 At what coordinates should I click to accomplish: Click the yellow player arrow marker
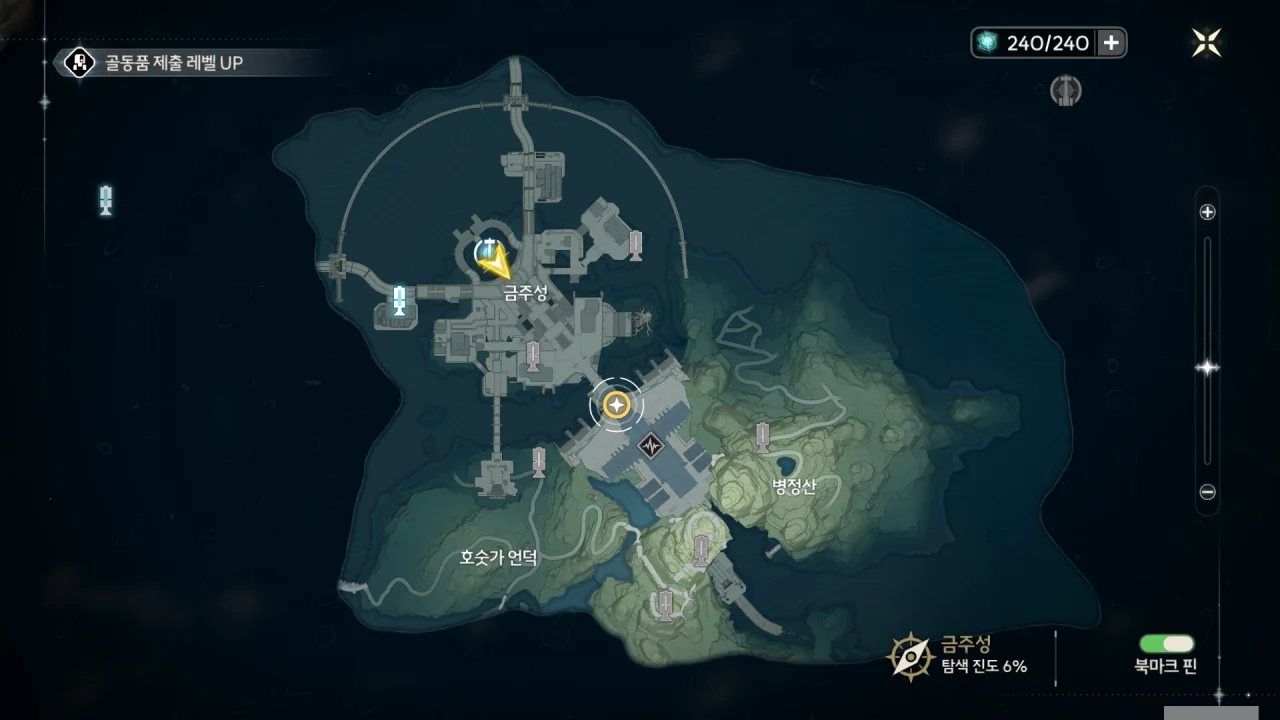[494, 262]
